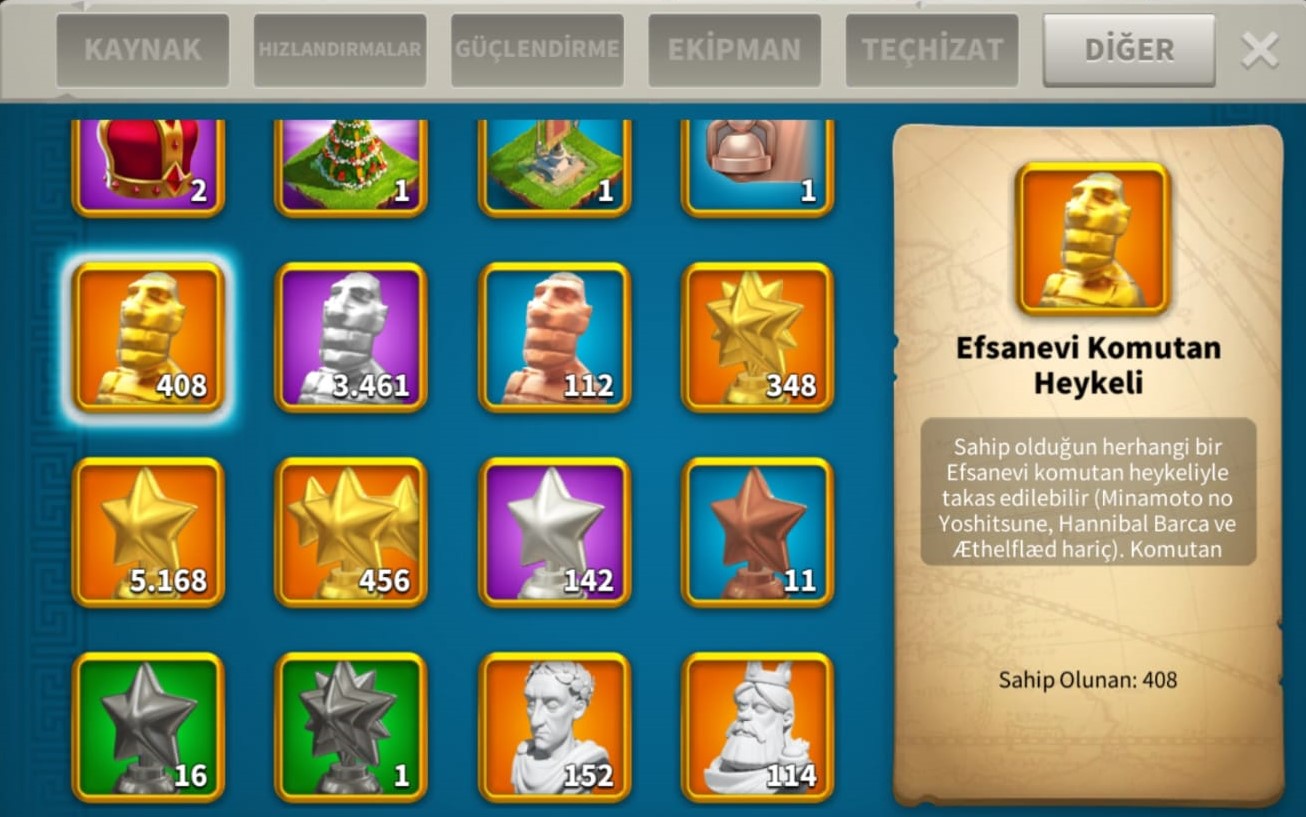Close the inventory window
The height and width of the screenshot is (817, 1306).
coord(1259,50)
